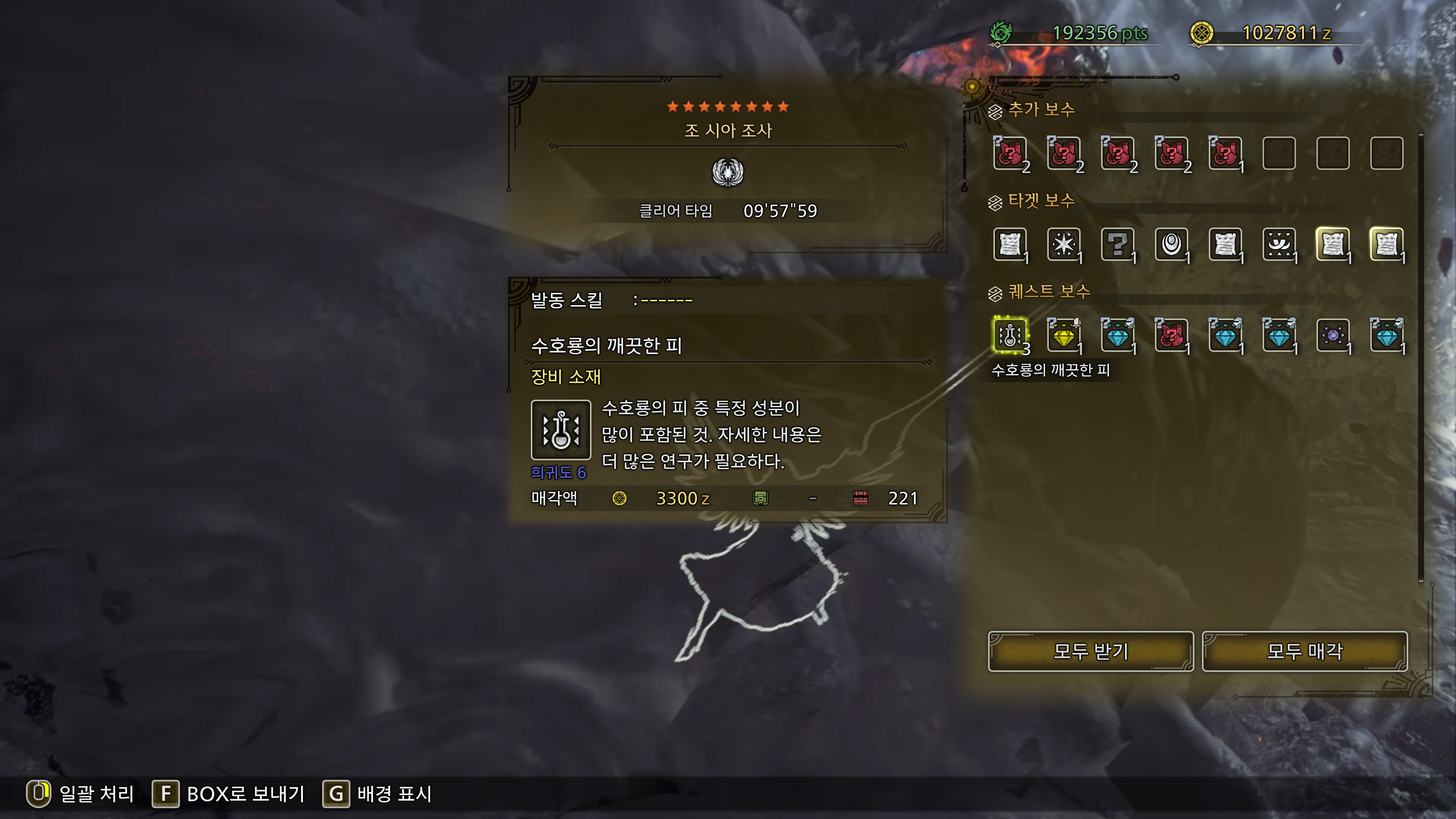Click the gray question mark target reward
This screenshot has width=1456, height=819.
(x=1117, y=244)
